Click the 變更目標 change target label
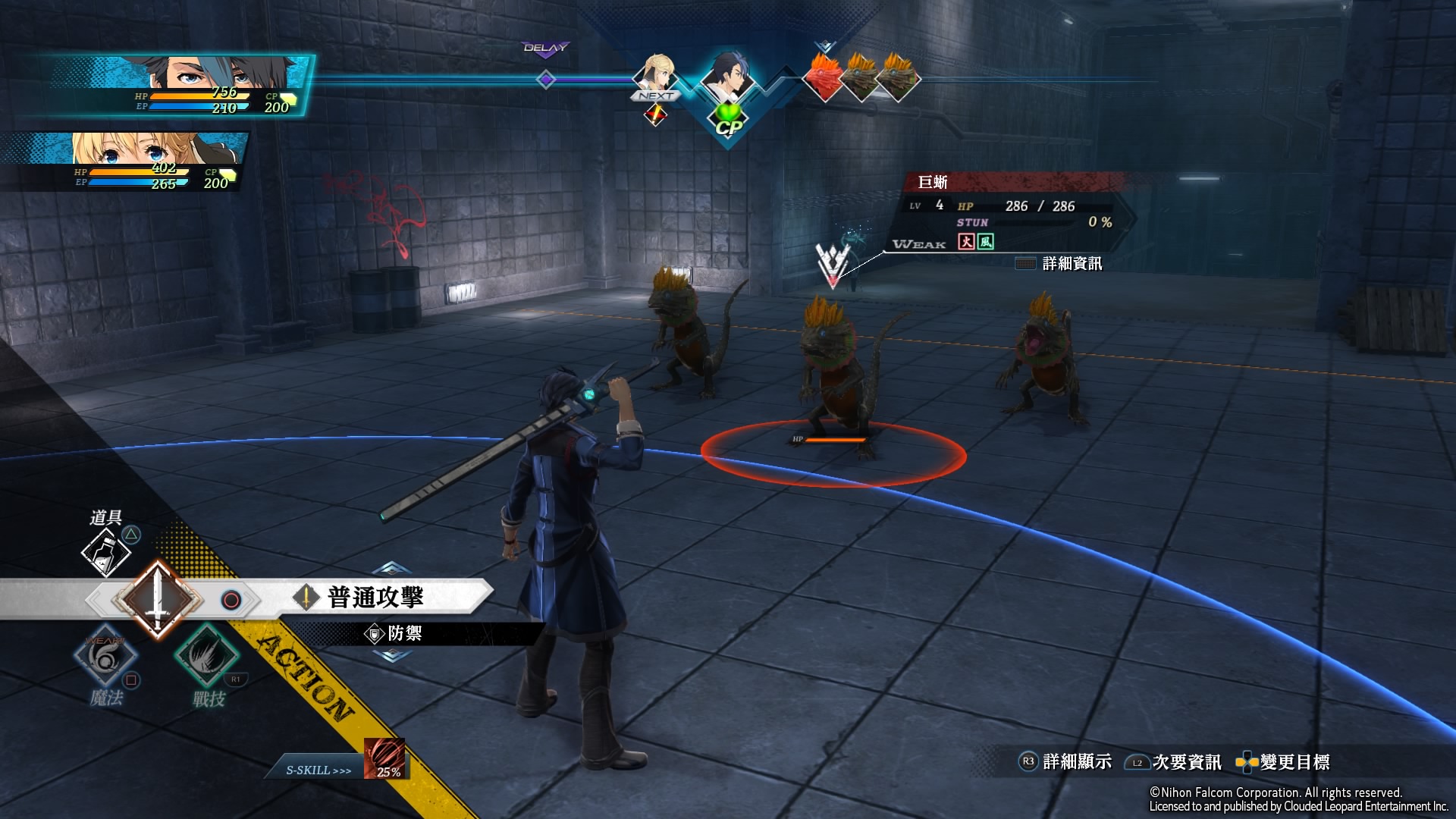The height and width of the screenshot is (819, 1456). pos(1294,762)
